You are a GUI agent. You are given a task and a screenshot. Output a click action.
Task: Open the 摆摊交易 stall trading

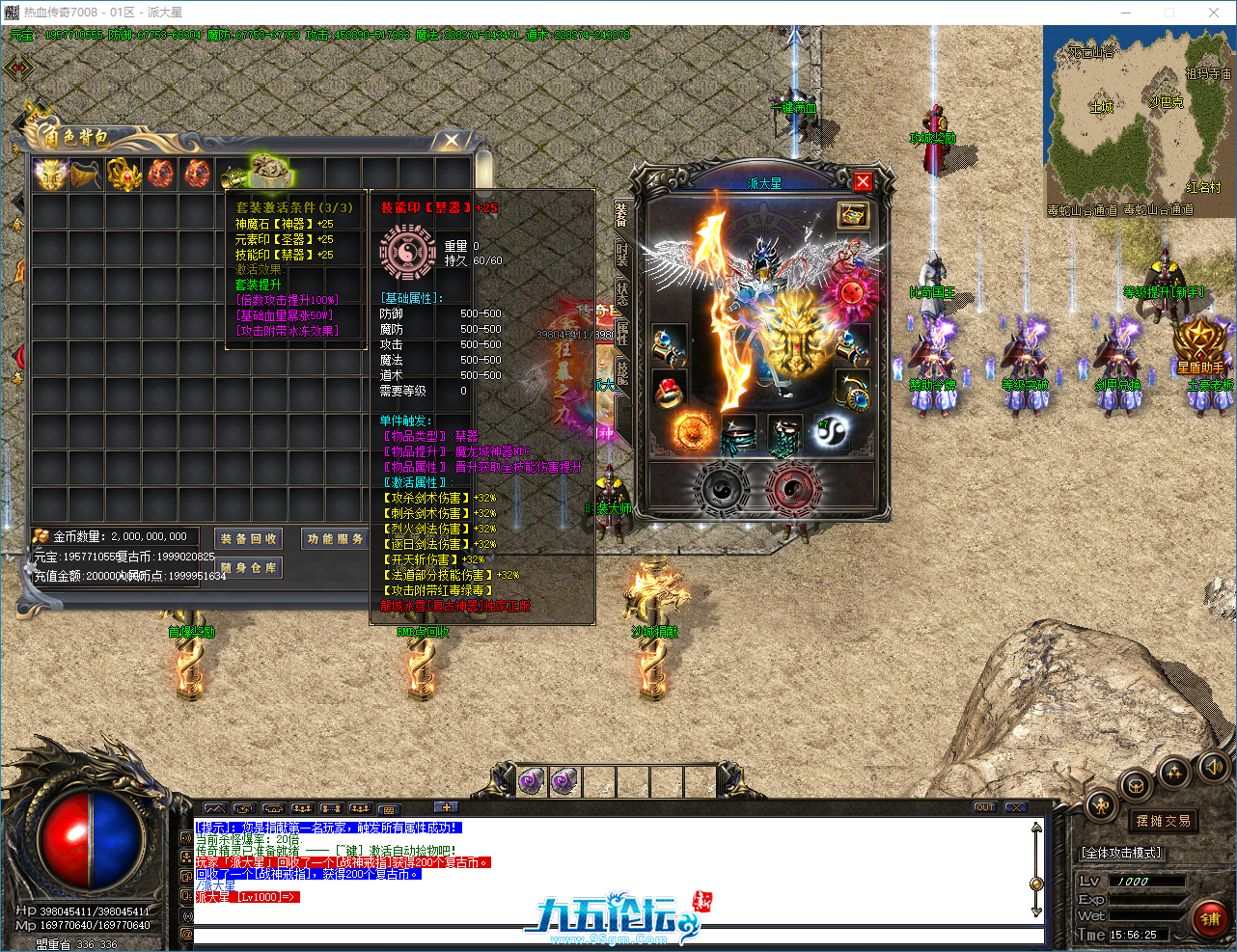coord(1163,821)
